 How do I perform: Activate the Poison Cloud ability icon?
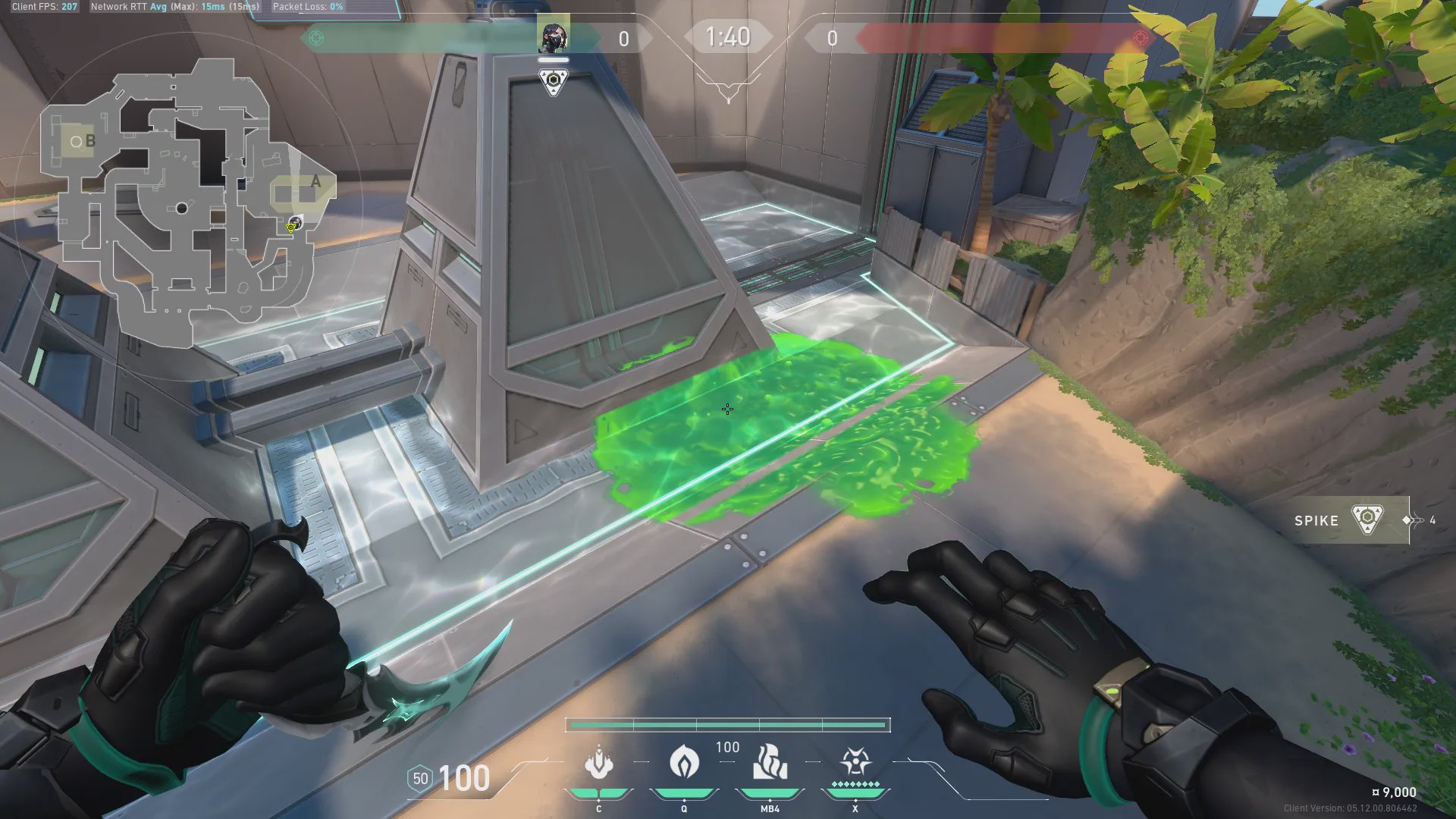click(x=684, y=762)
